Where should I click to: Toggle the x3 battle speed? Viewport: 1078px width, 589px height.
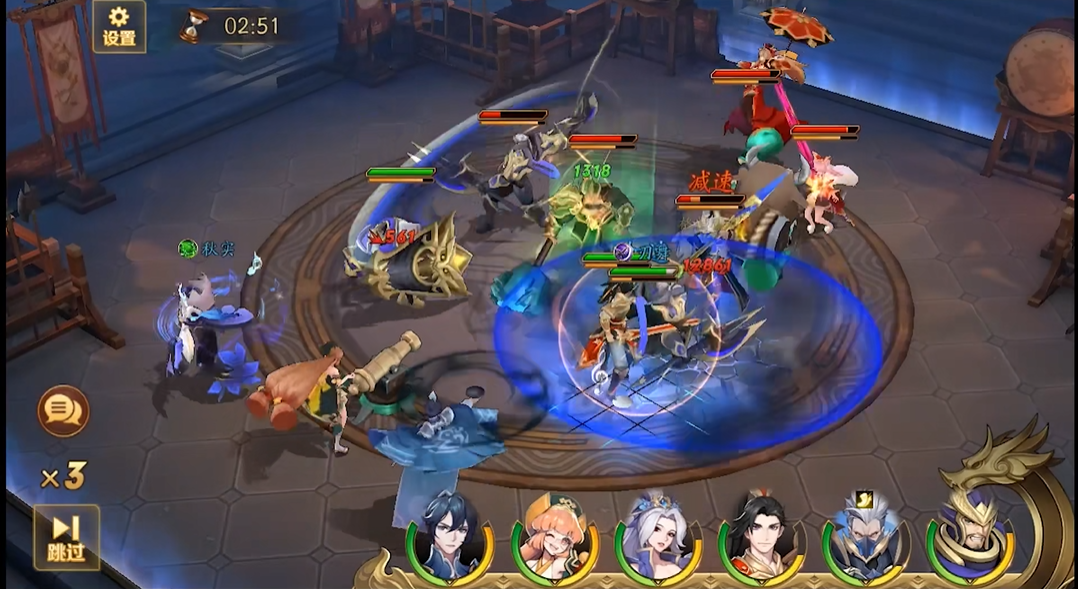[x=62, y=476]
